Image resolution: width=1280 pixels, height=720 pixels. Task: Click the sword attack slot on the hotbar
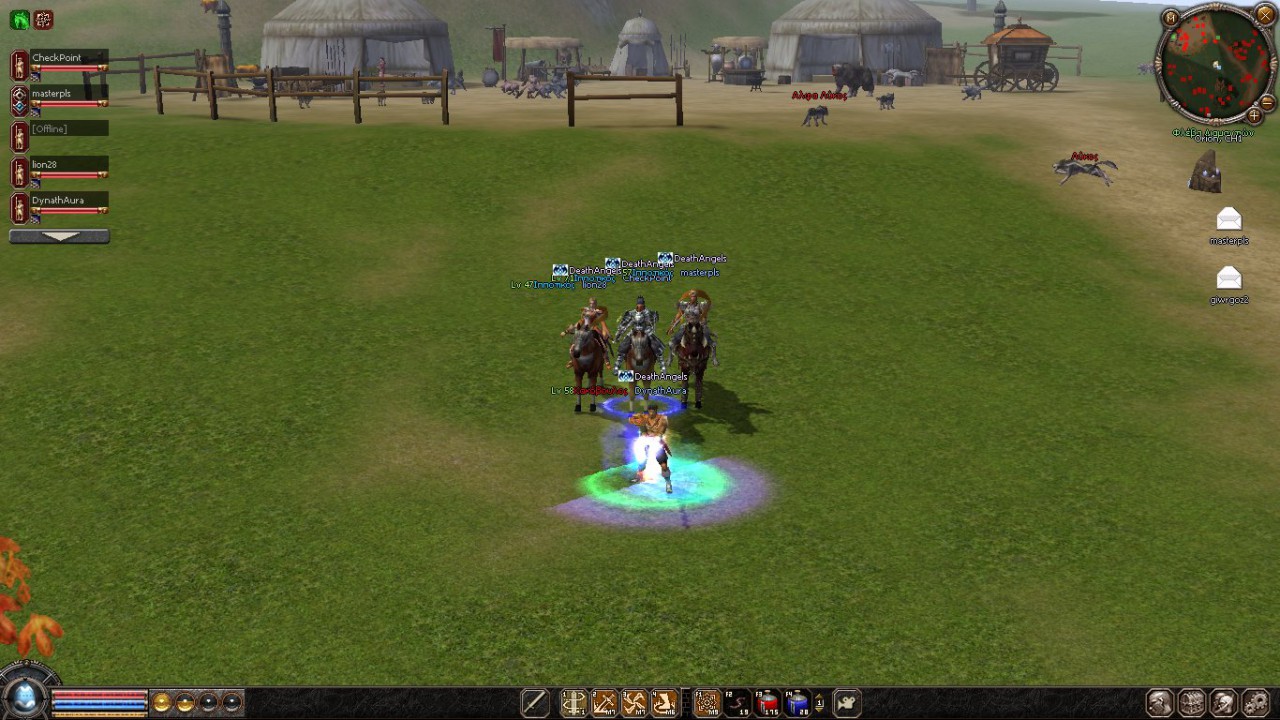coord(535,704)
